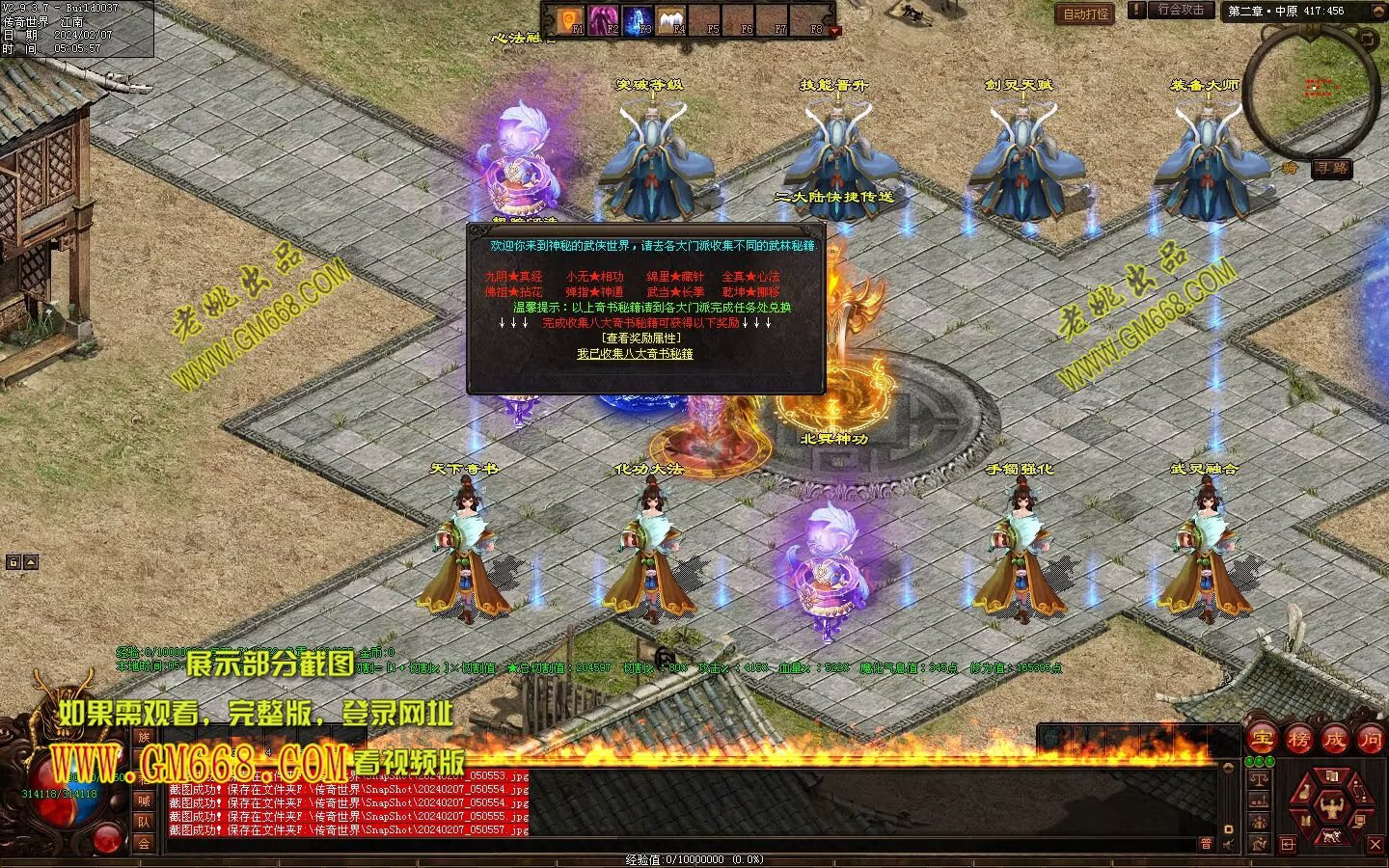Use the F2 purple skill icon

point(605,19)
